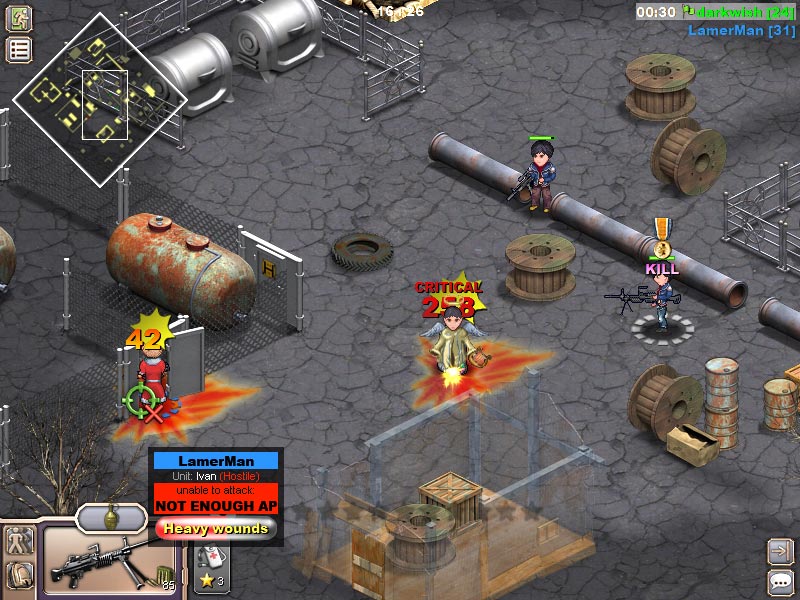Open the list menu button
The image size is (800, 600).
[x=18, y=50]
